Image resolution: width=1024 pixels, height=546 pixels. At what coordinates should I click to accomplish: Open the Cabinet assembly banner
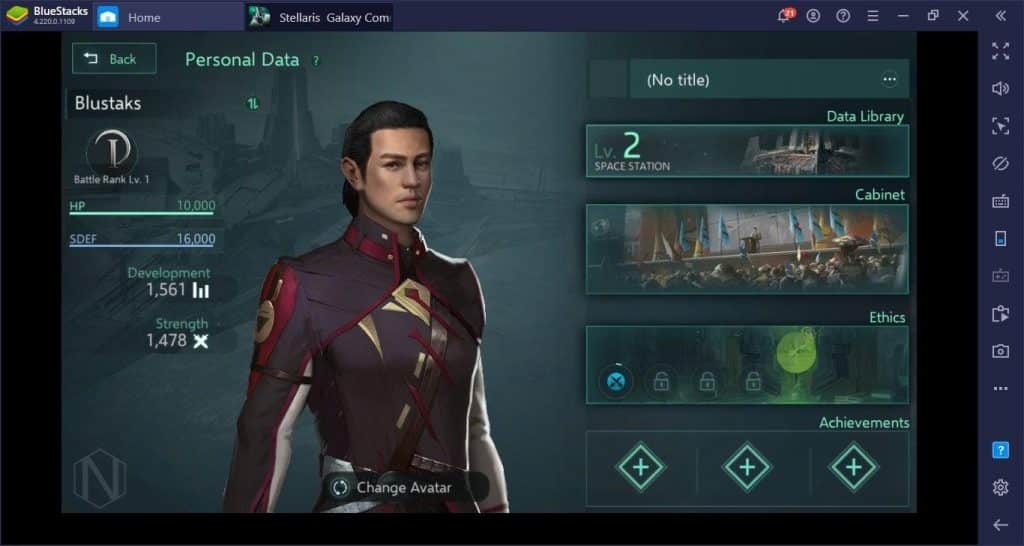tap(747, 249)
